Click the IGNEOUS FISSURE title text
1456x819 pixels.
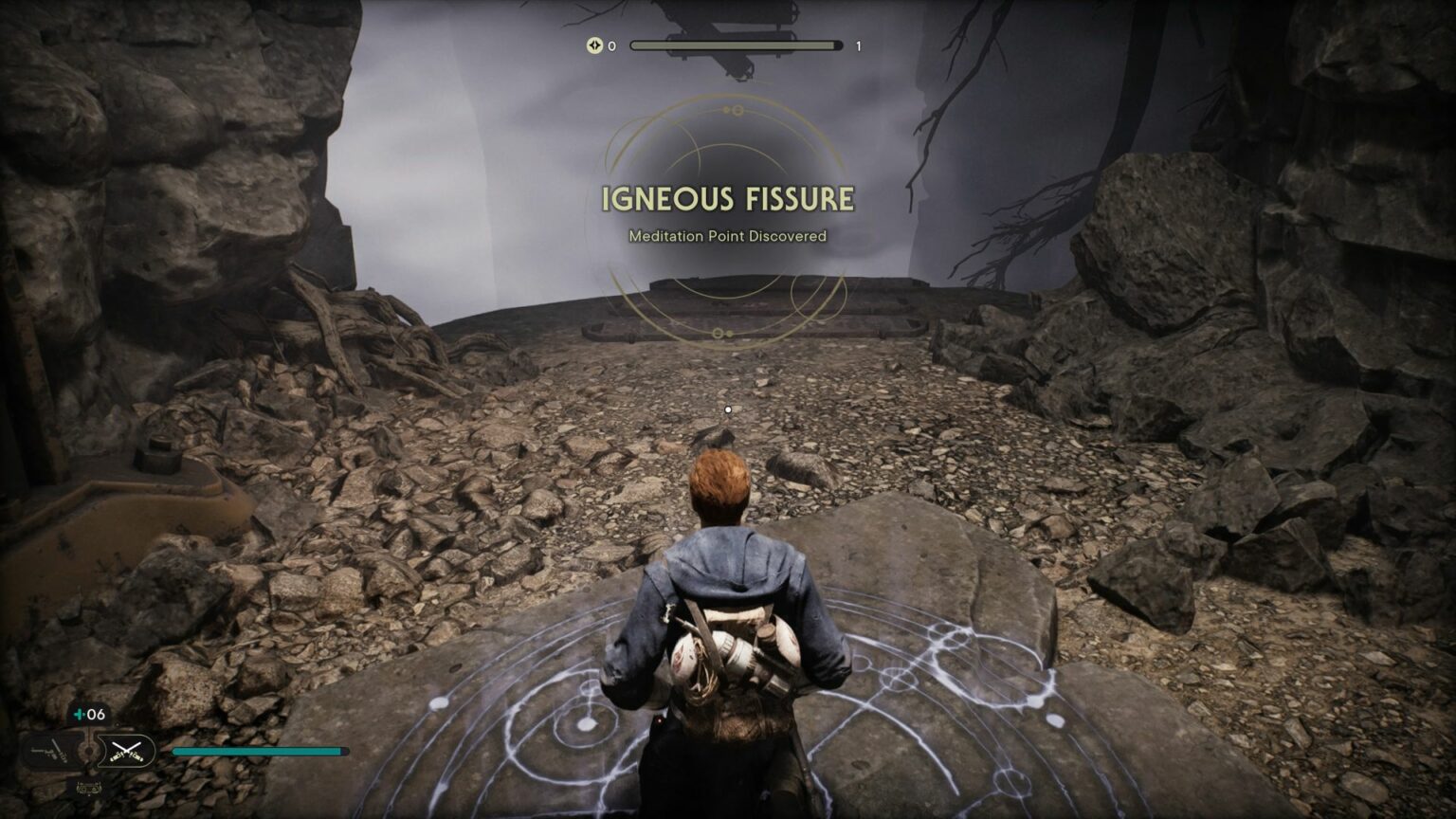coord(728,199)
